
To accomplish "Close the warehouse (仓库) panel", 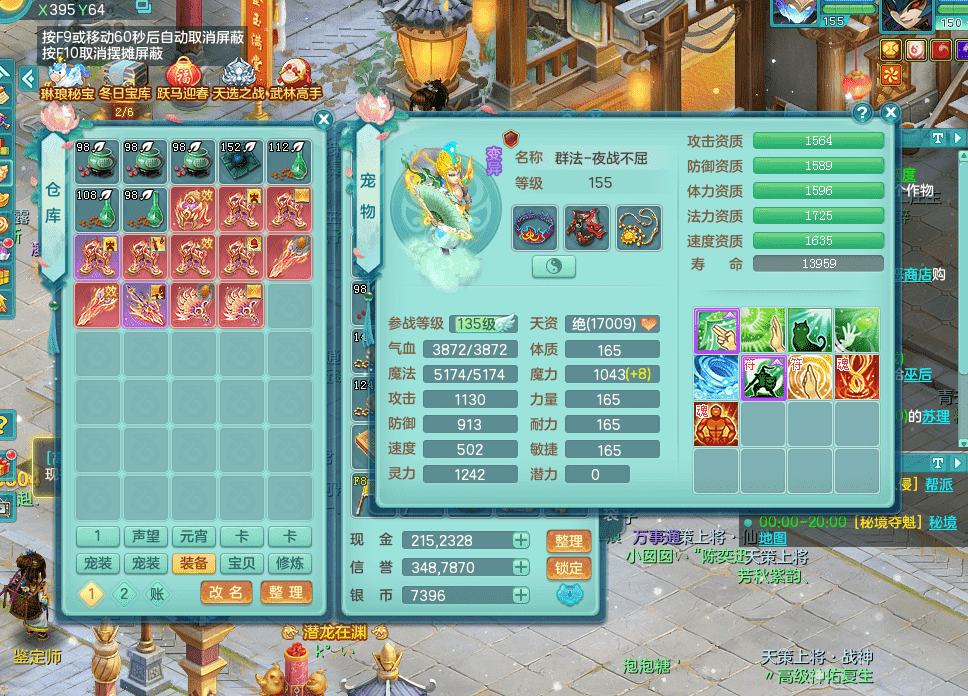I will (323, 119).
